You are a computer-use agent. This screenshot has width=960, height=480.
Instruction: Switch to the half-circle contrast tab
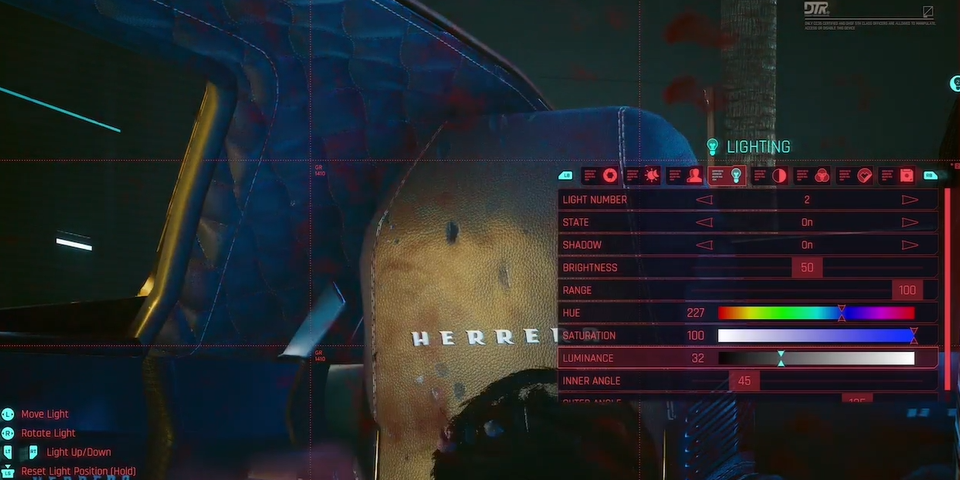(x=779, y=176)
